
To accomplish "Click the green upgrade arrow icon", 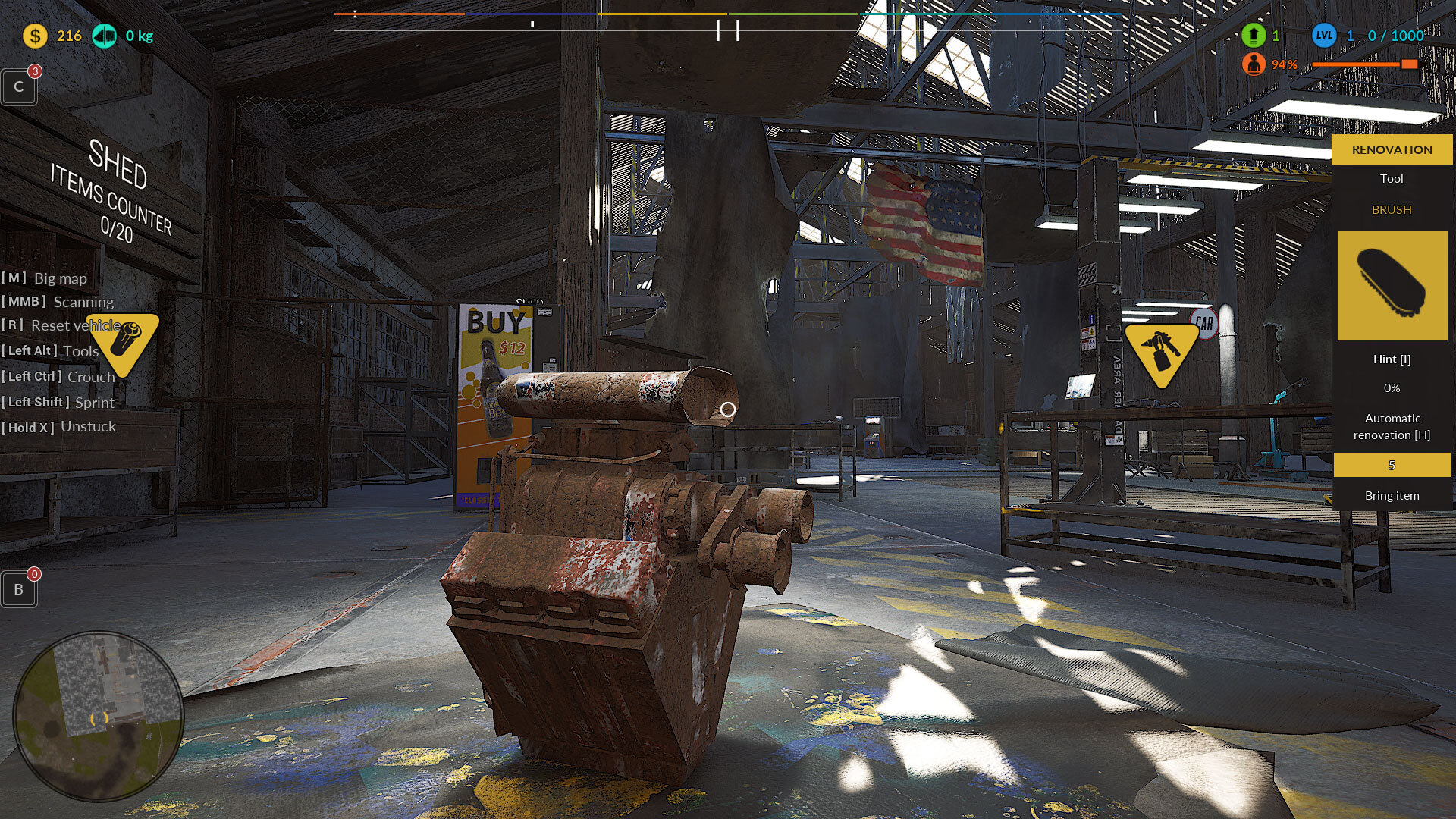I will tap(1254, 36).
